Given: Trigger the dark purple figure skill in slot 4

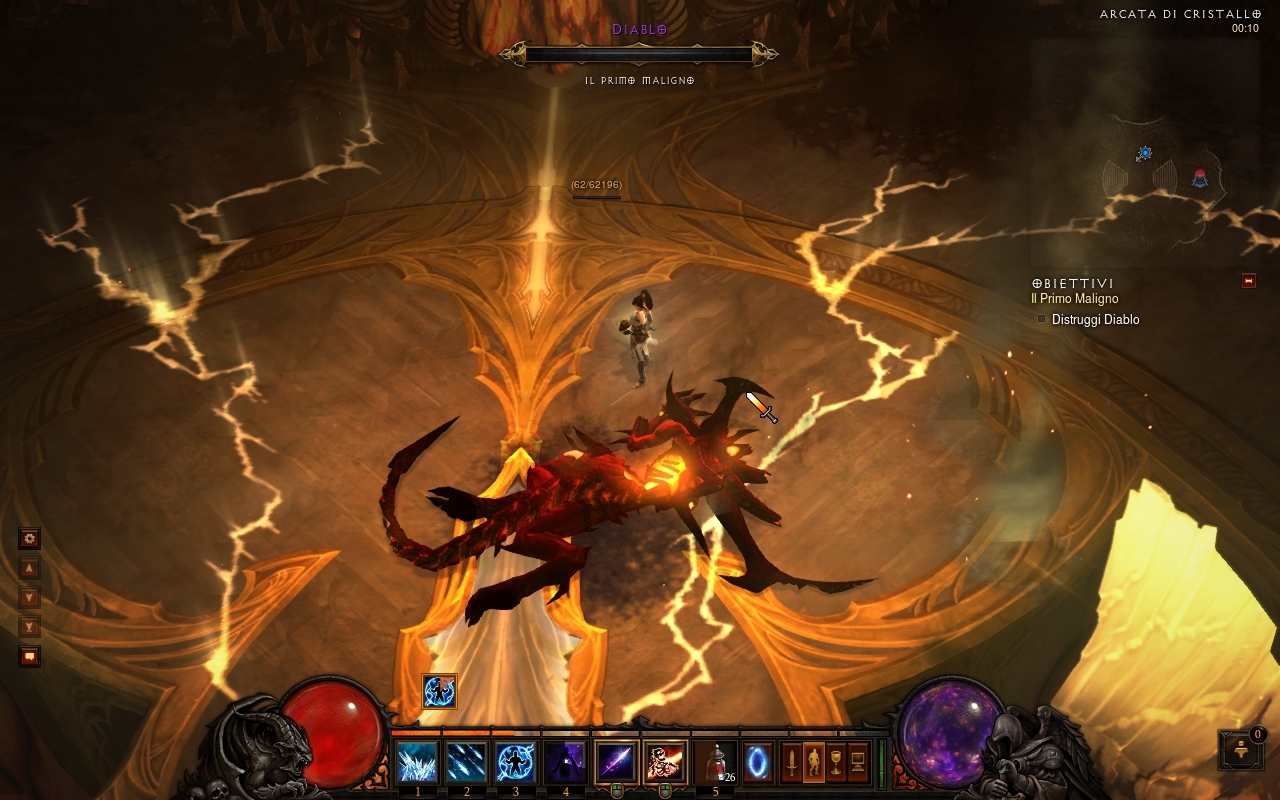Looking at the screenshot, I should [x=564, y=763].
